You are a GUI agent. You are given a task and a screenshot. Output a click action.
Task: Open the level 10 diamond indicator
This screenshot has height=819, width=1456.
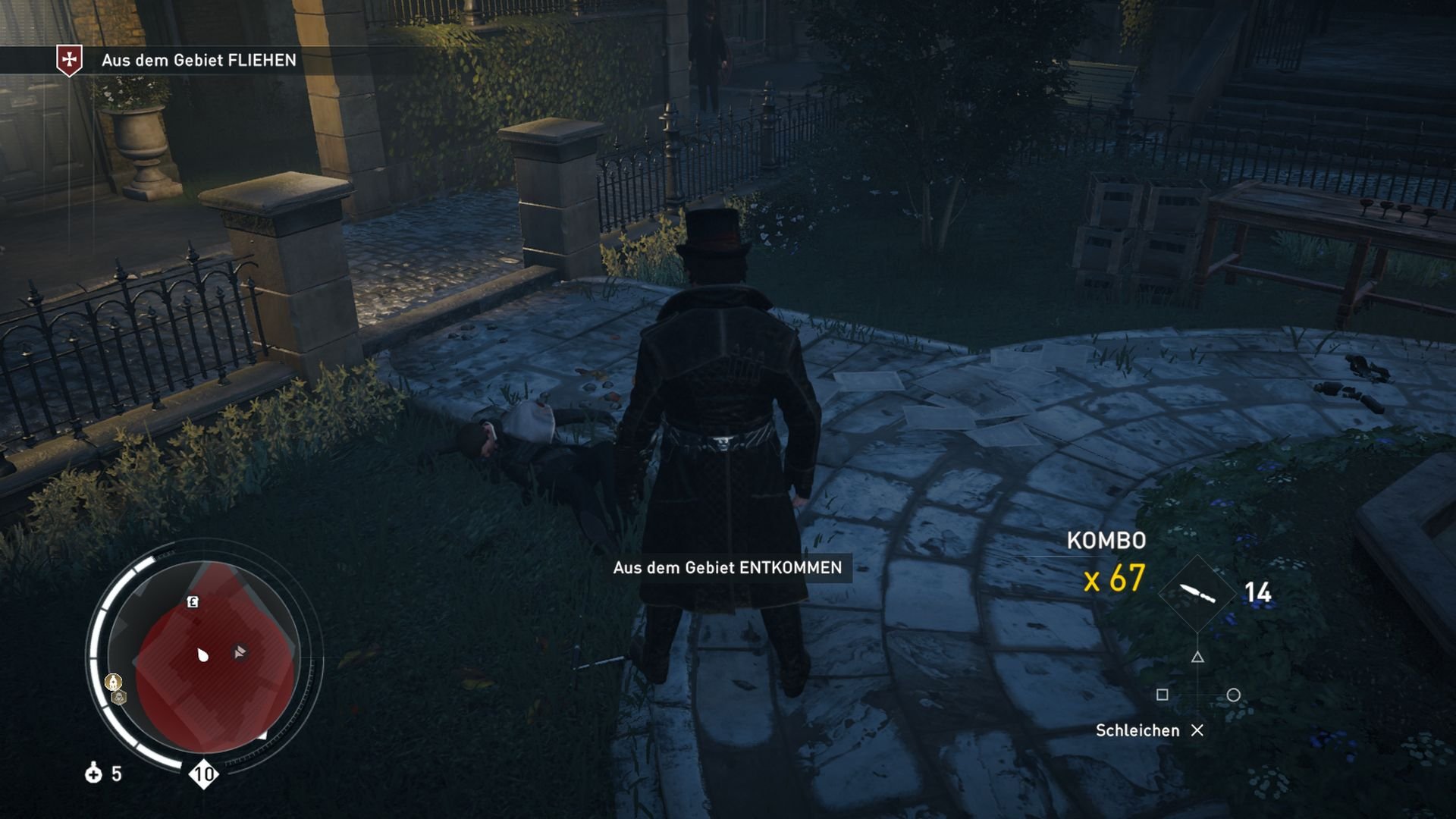point(204,774)
